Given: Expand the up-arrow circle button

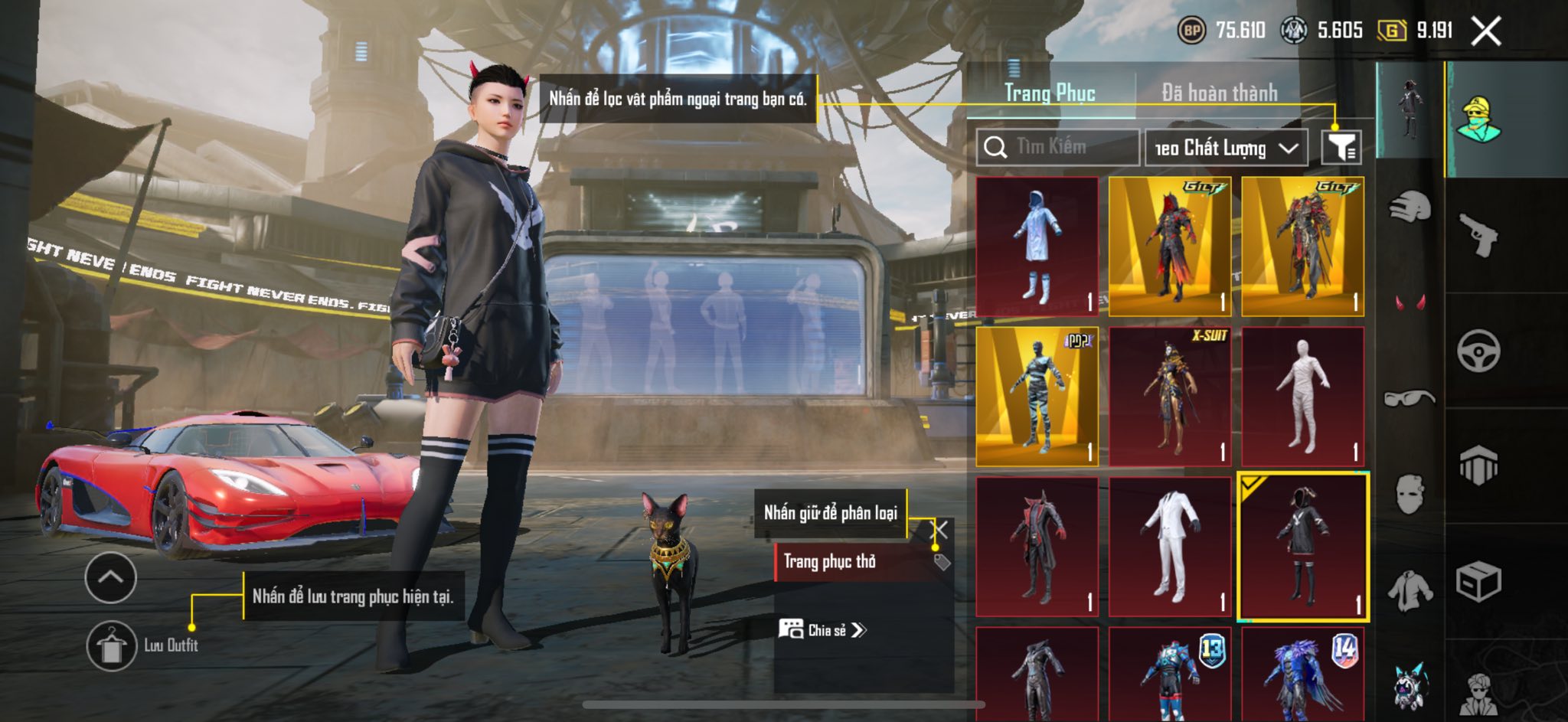Looking at the screenshot, I should coord(111,577).
